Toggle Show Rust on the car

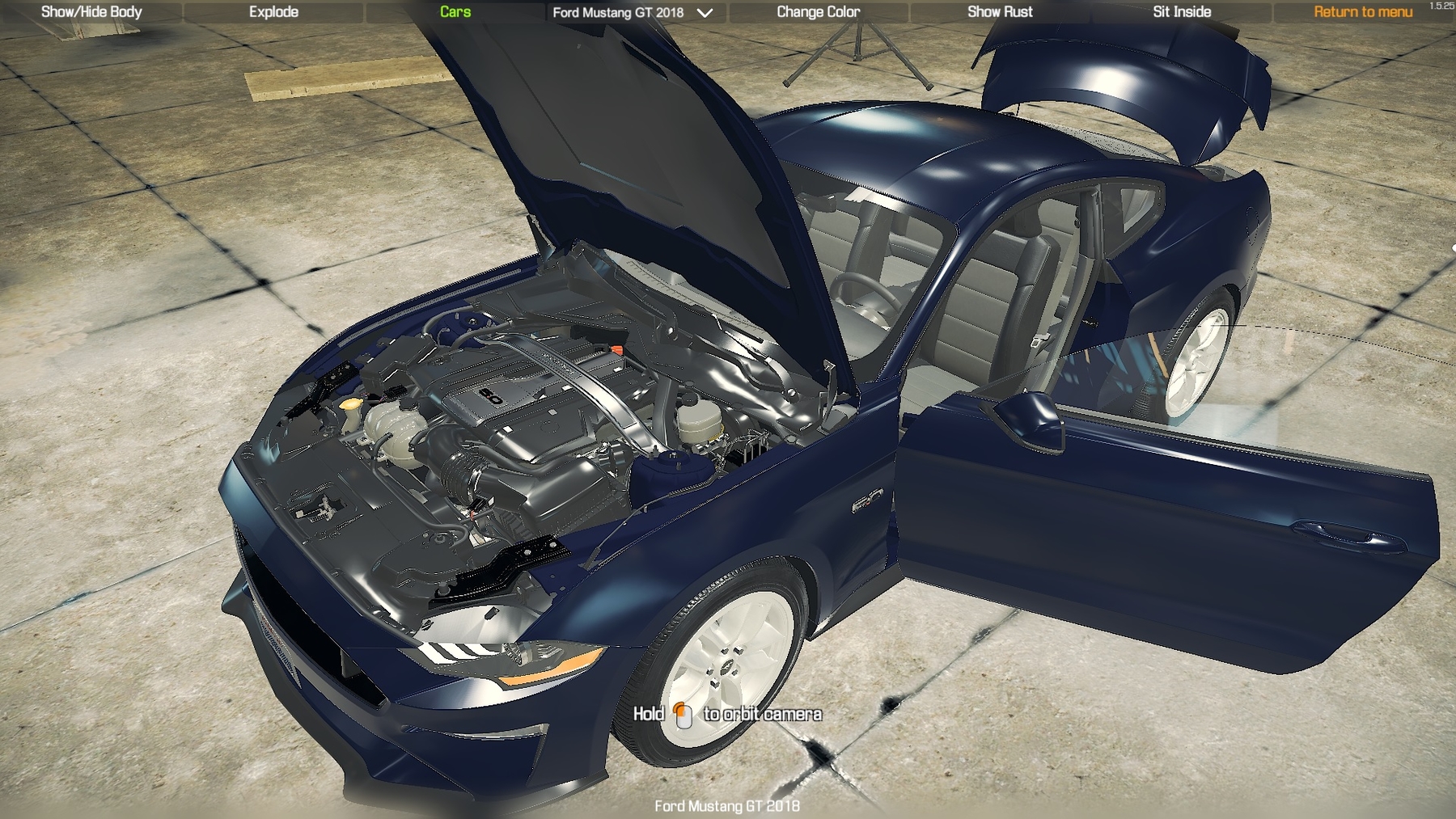[x=1000, y=12]
